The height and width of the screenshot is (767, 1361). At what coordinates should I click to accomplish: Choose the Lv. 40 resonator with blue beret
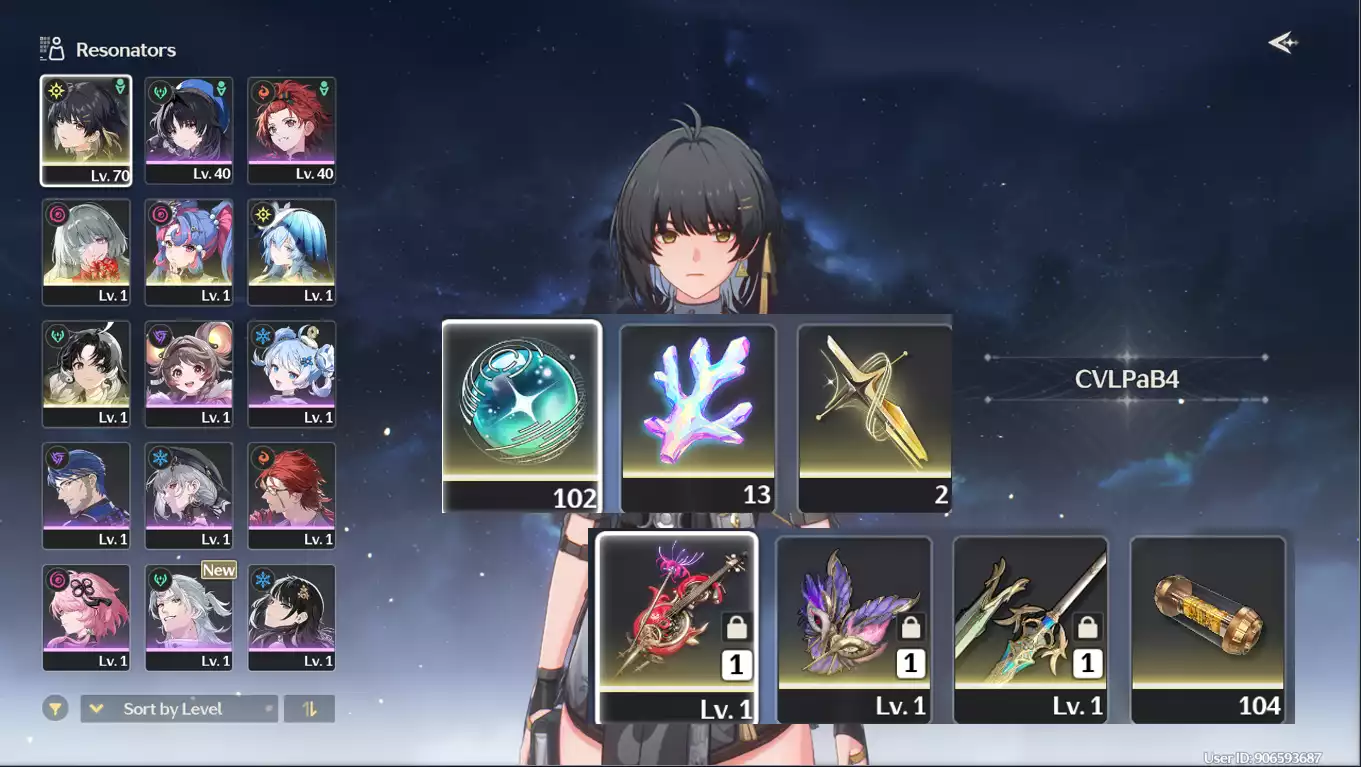tap(189, 131)
